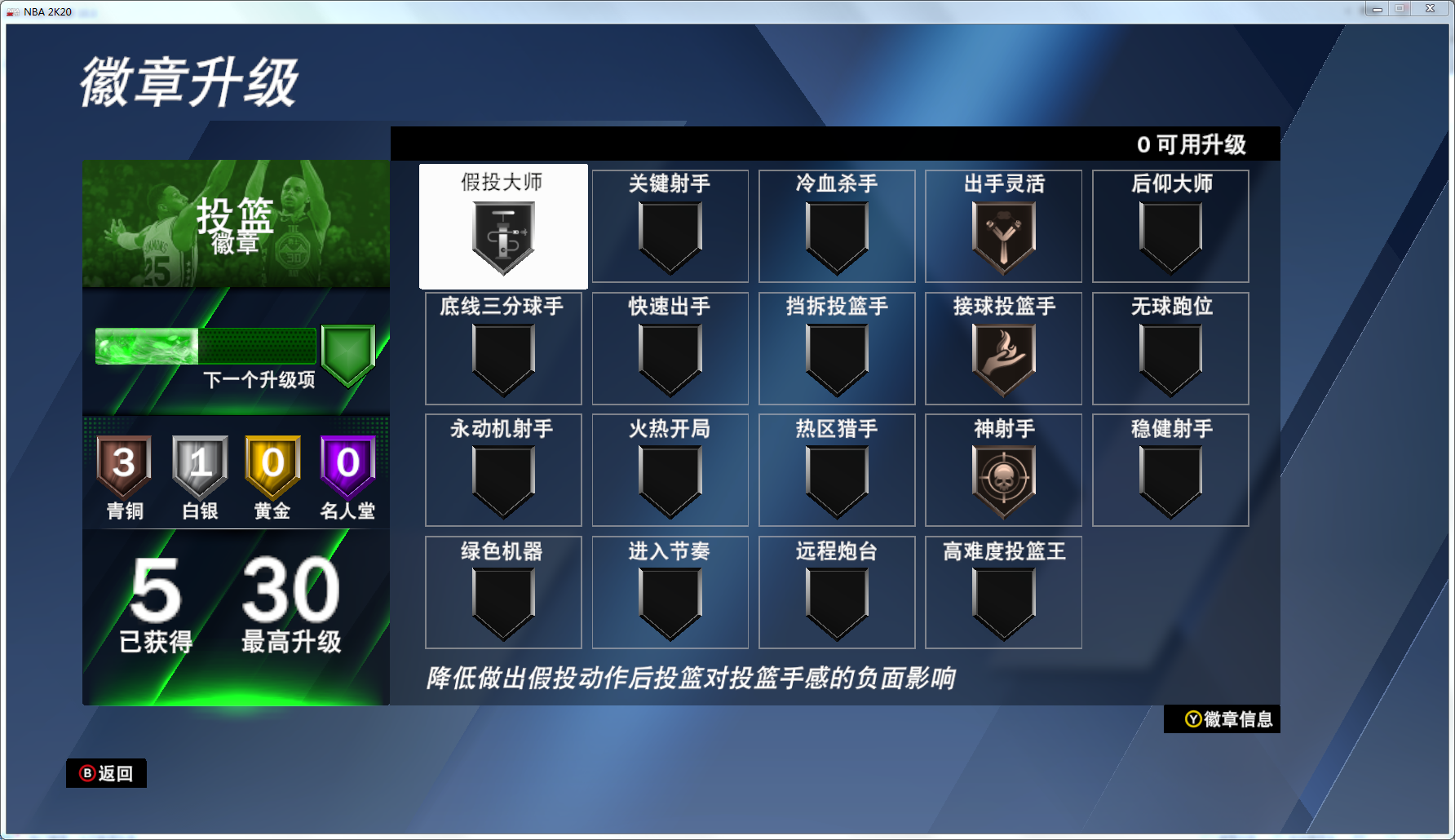Click the 返回 button

tap(106, 772)
